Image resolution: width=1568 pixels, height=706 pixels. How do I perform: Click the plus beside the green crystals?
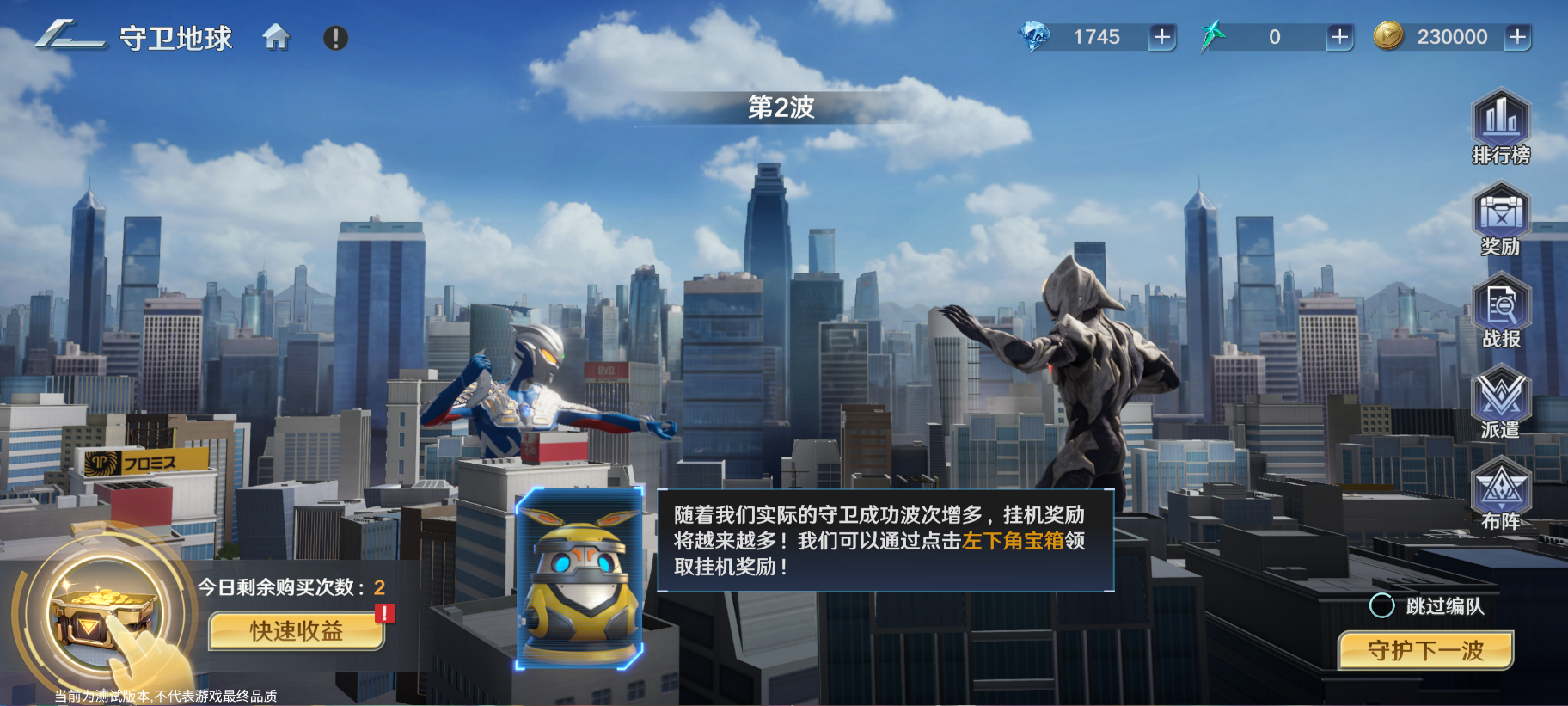[1338, 36]
